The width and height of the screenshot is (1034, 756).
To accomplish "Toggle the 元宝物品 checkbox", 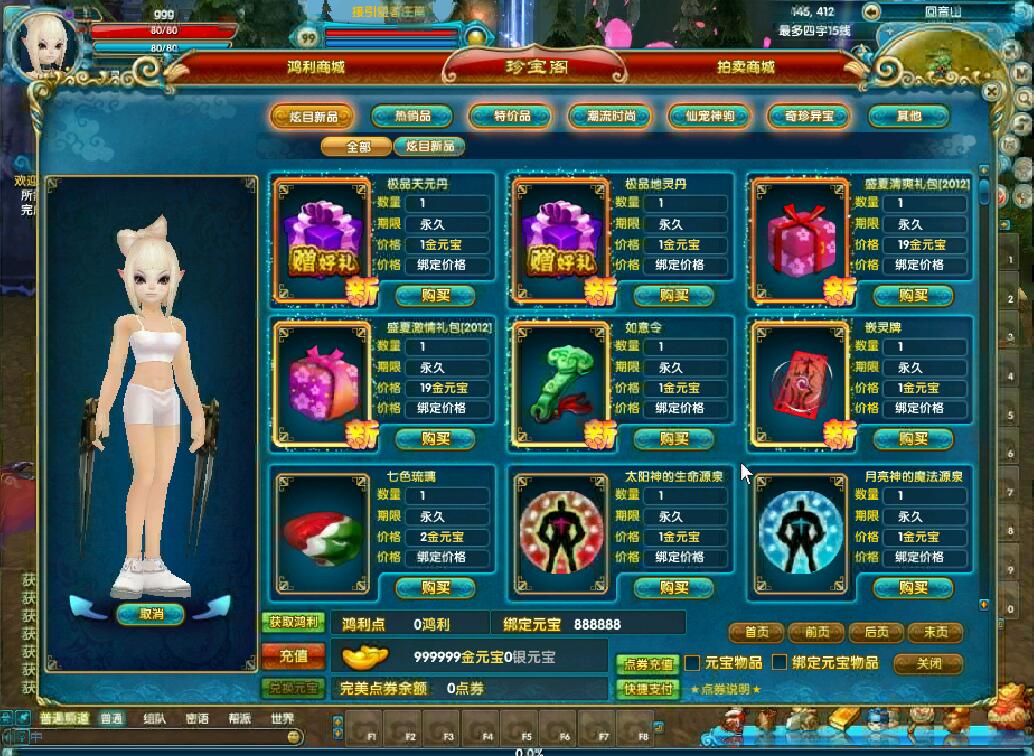I will (692, 663).
